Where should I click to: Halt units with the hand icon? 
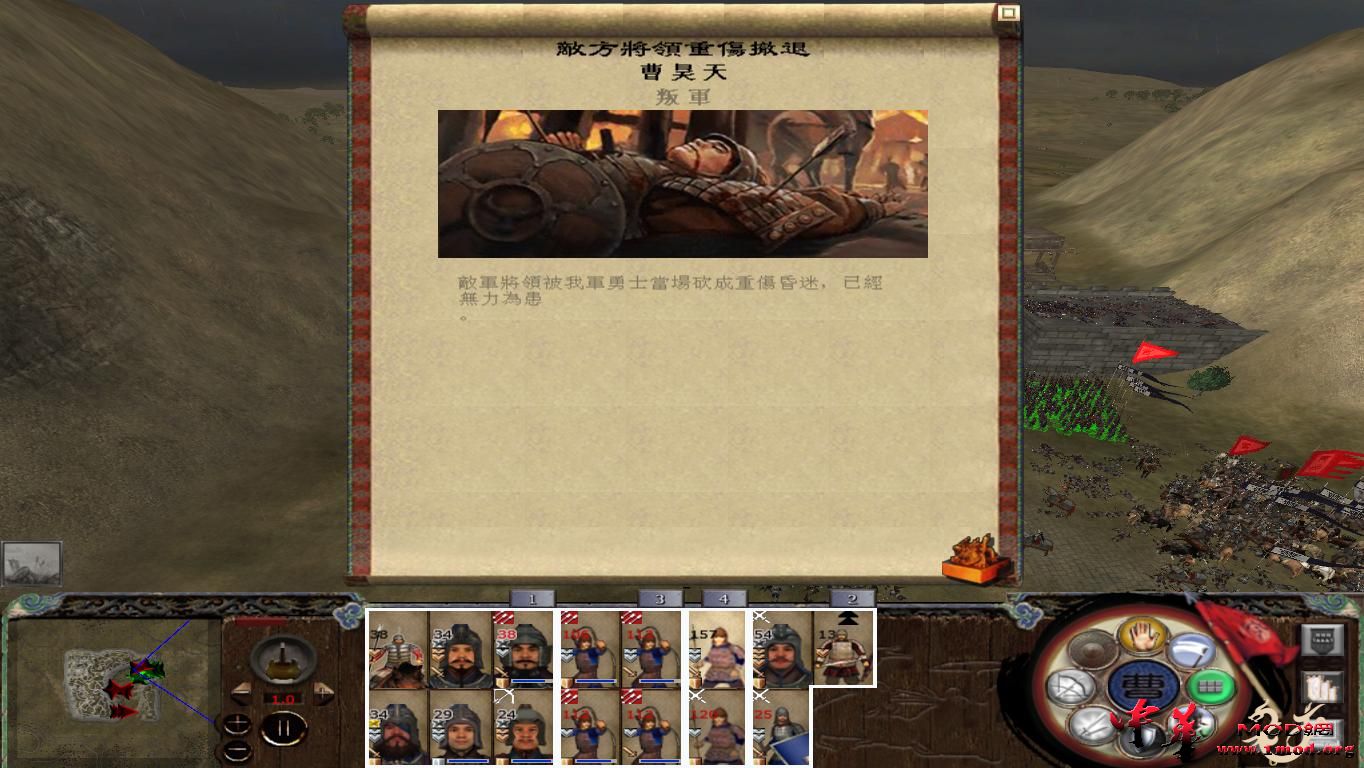pos(1143,637)
